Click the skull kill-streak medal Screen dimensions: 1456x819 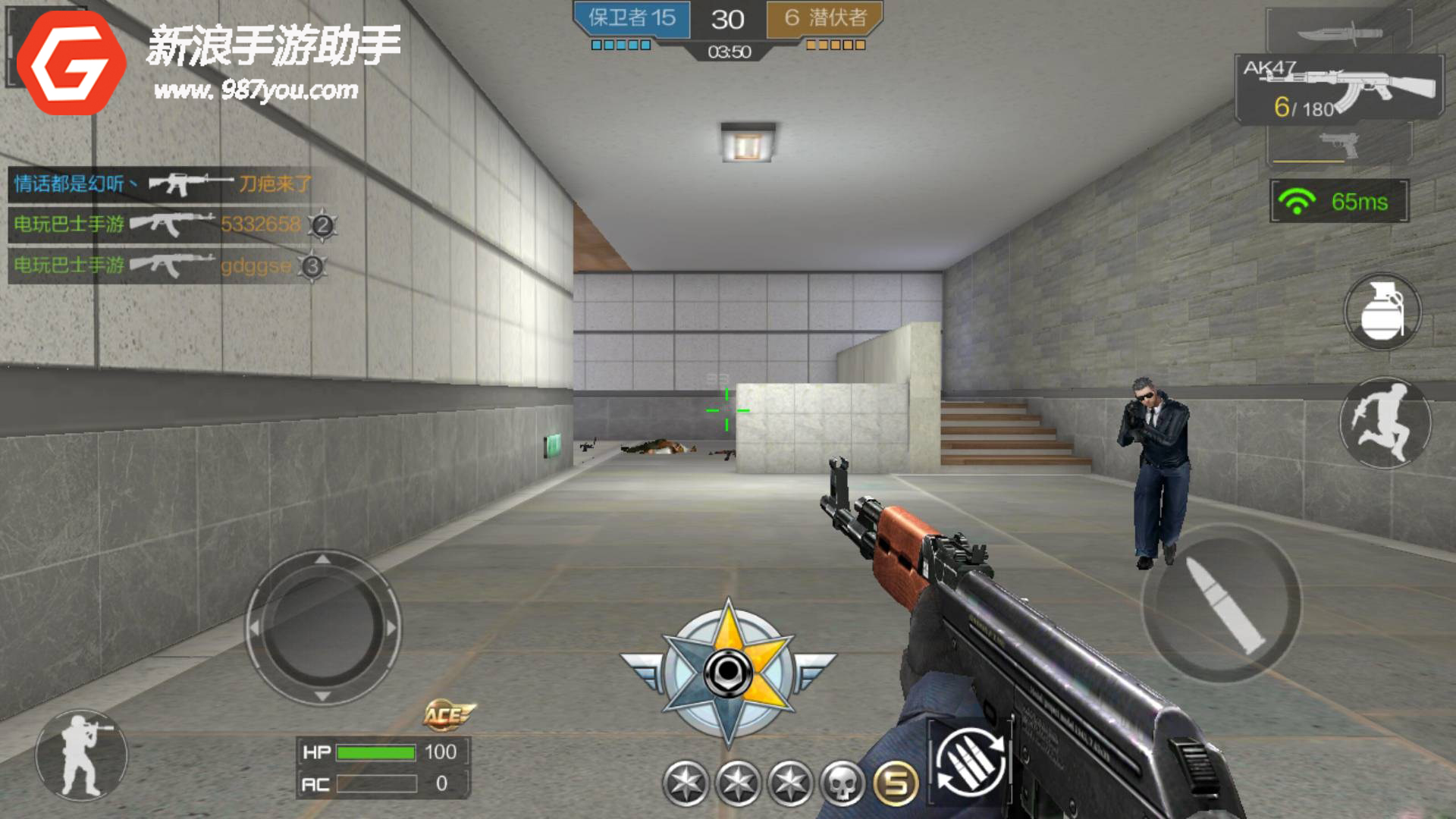[843, 783]
